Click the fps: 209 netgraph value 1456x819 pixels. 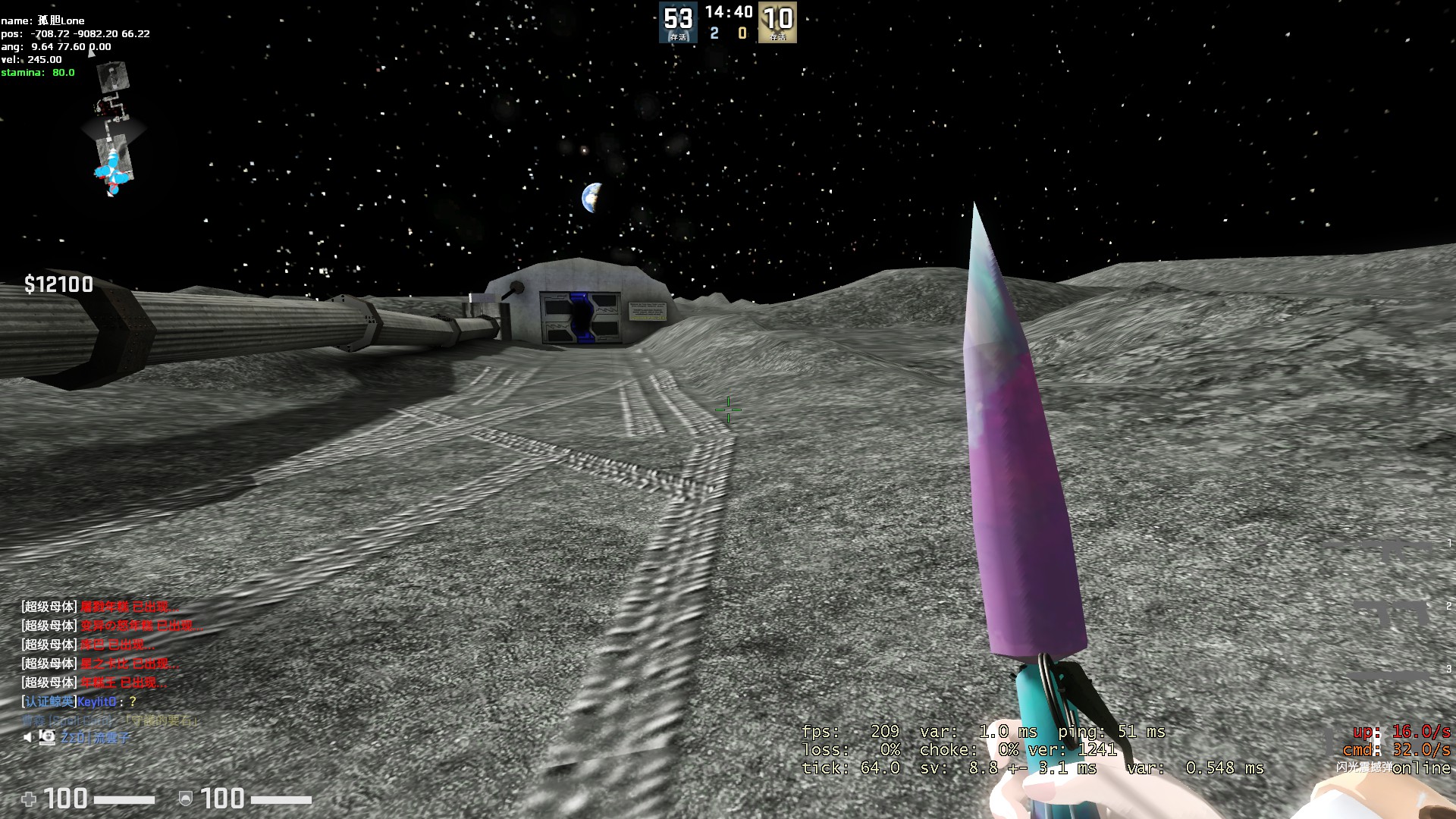coord(851,732)
